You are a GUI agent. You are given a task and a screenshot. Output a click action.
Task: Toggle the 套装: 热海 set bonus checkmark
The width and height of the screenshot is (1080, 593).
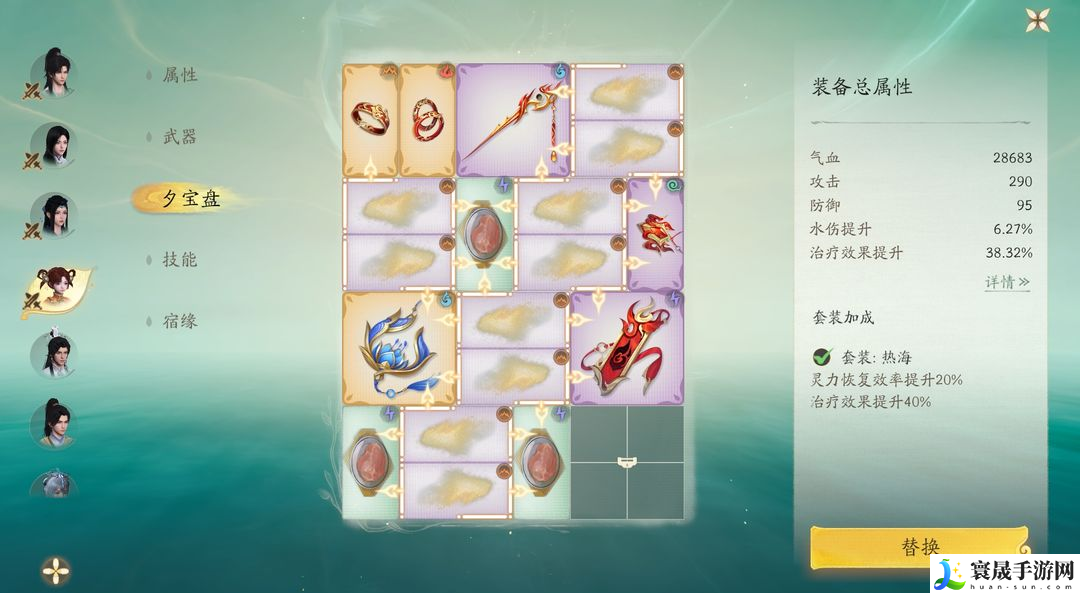823,356
